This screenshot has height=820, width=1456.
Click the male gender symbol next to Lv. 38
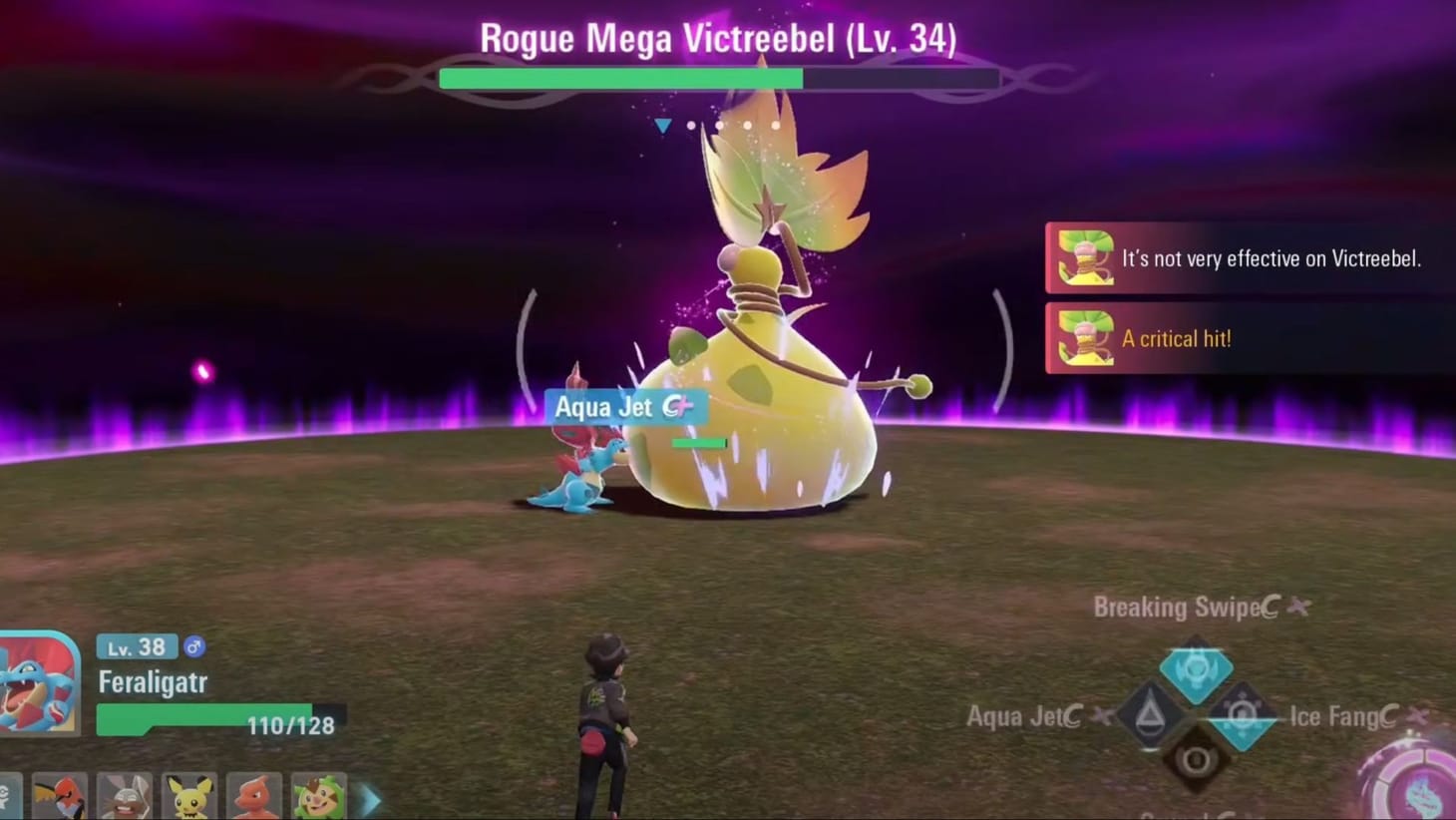194,646
